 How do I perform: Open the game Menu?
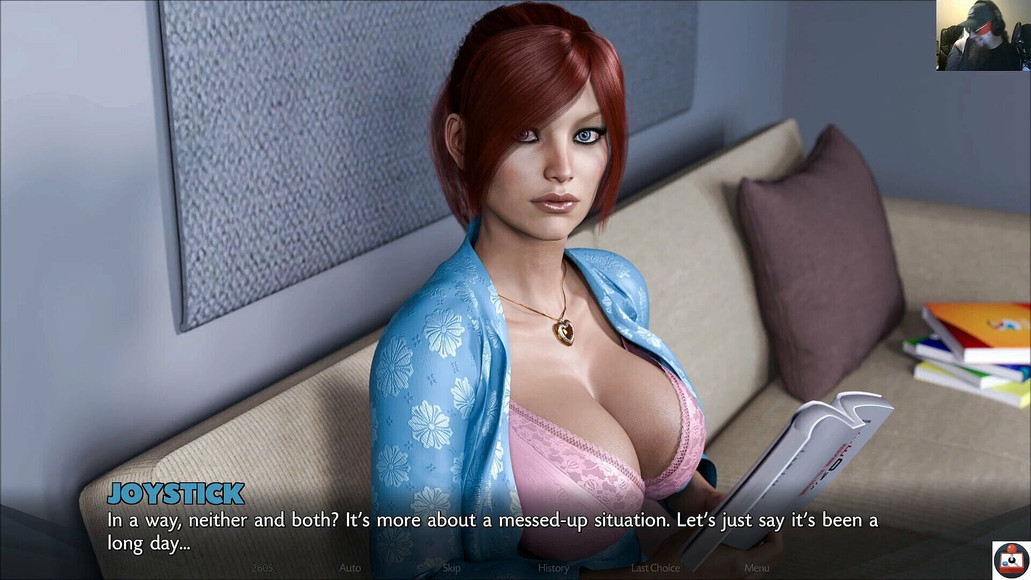(x=756, y=568)
